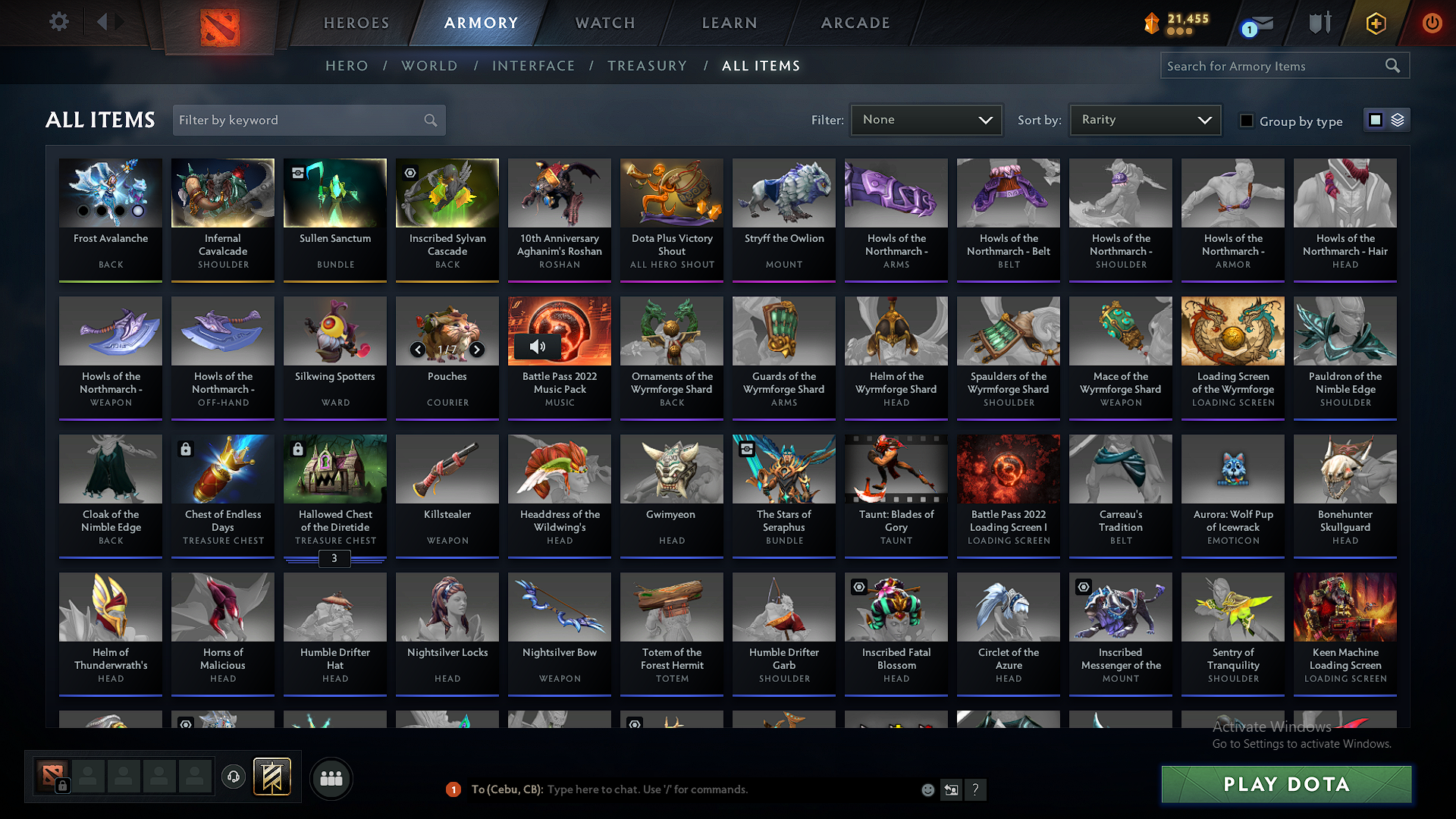
Task: Mute the Battle Pass 2022 Music Pack preview
Action: (x=538, y=347)
